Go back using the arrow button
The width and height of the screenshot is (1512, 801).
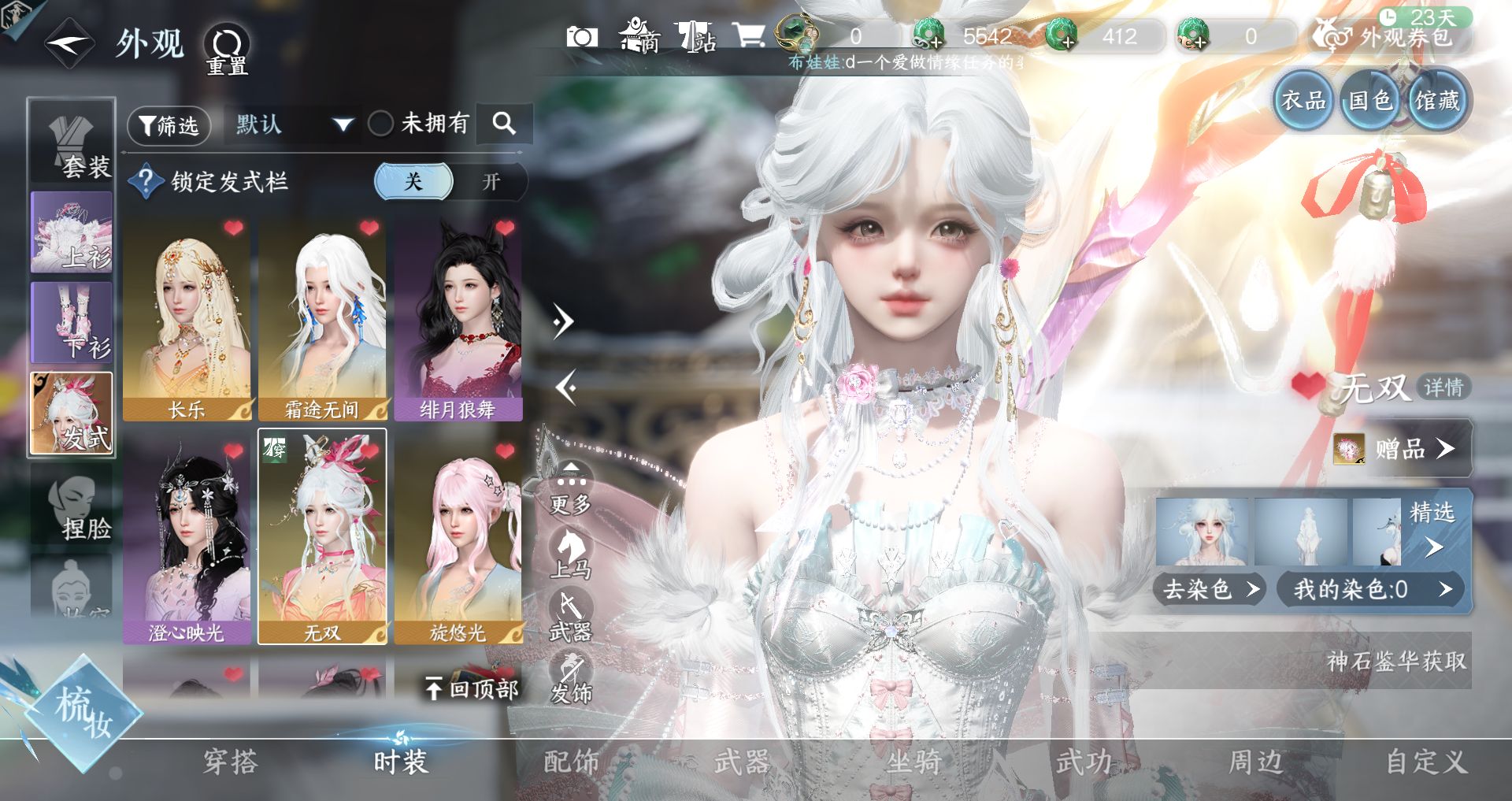pos(69,43)
